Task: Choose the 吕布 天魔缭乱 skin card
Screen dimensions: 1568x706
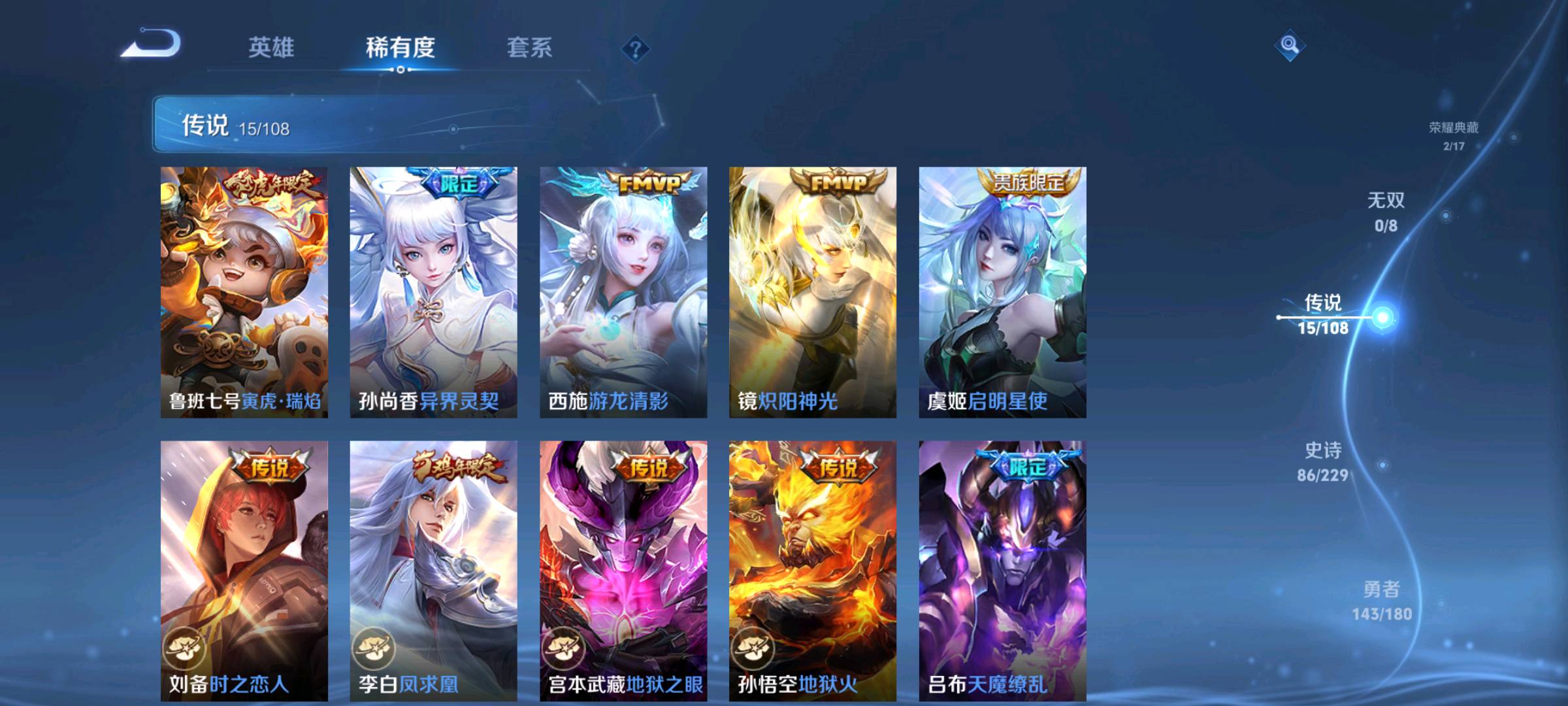Action: coord(1002,570)
